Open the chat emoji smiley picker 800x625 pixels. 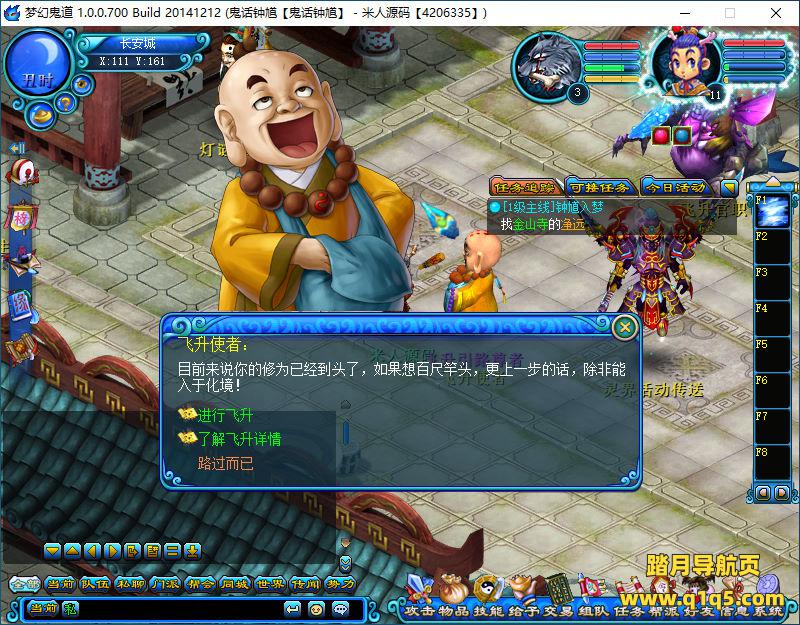pyautogui.click(x=316, y=608)
